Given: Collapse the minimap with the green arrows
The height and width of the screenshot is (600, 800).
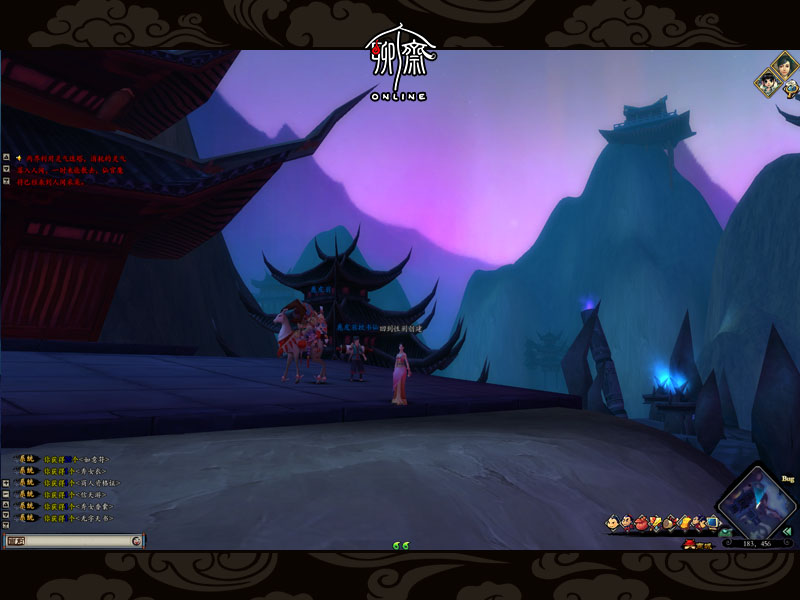Looking at the screenshot, I should [x=788, y=531].
